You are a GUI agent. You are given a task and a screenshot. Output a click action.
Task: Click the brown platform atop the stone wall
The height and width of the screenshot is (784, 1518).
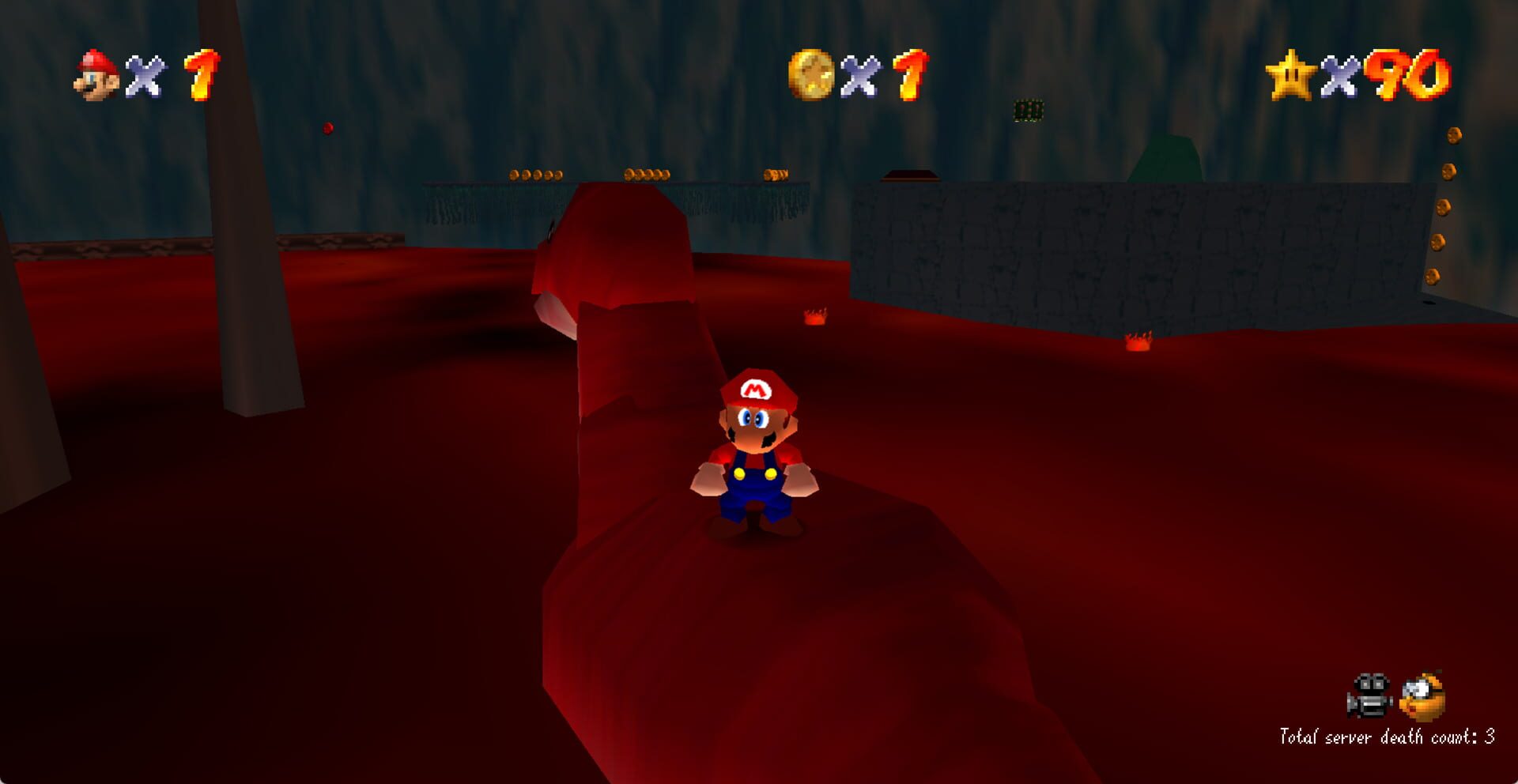(x=909, y=175)
